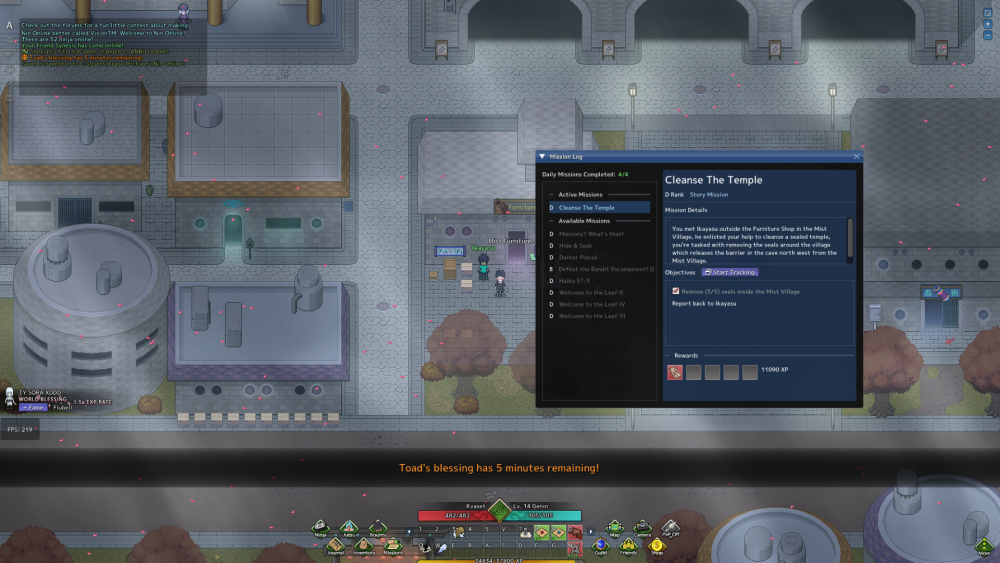Open the Shop
The height and width of the screenshot is (563, 1000).
click(657, 545)
